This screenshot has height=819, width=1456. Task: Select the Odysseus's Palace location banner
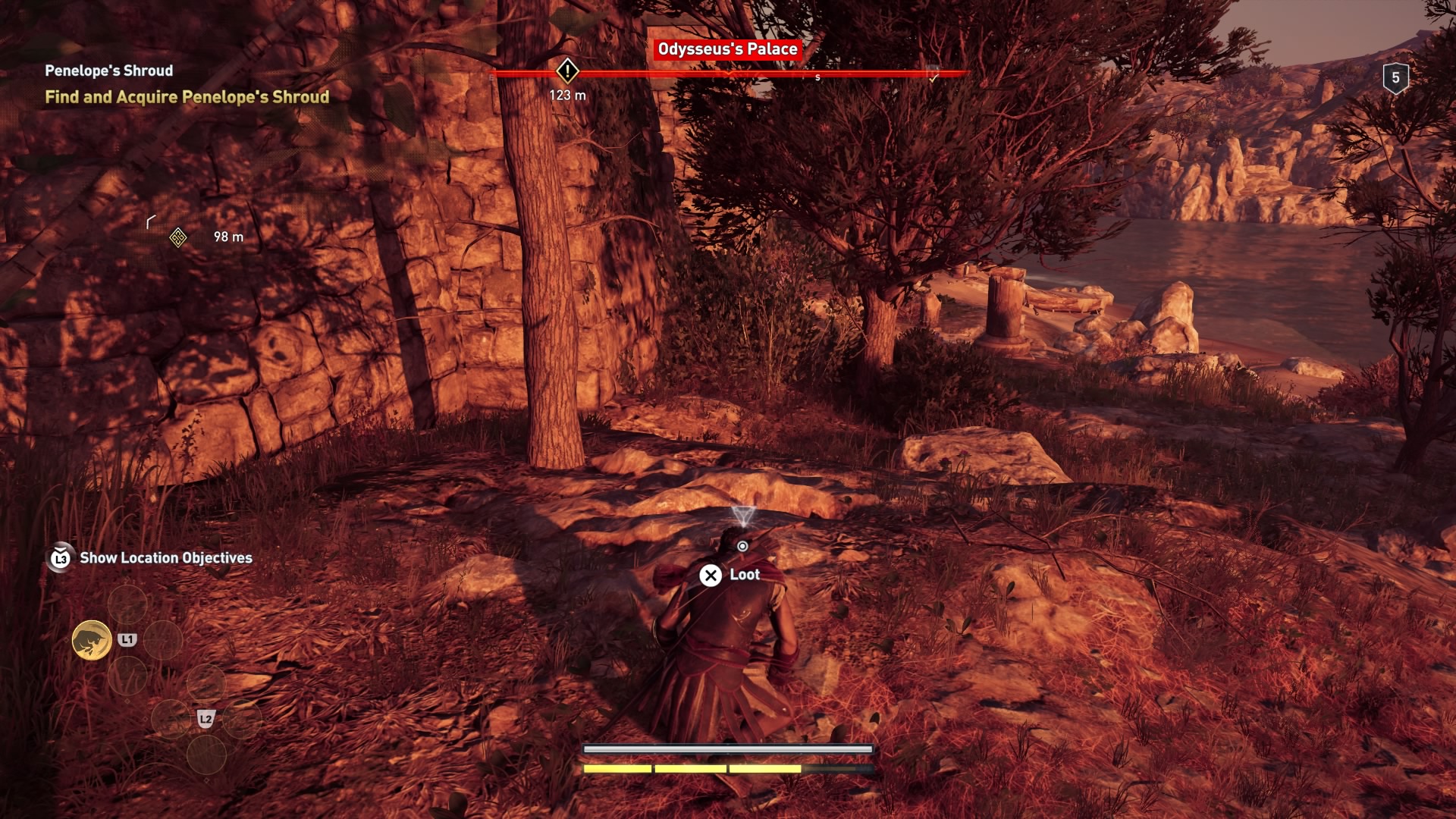(729, 51)
